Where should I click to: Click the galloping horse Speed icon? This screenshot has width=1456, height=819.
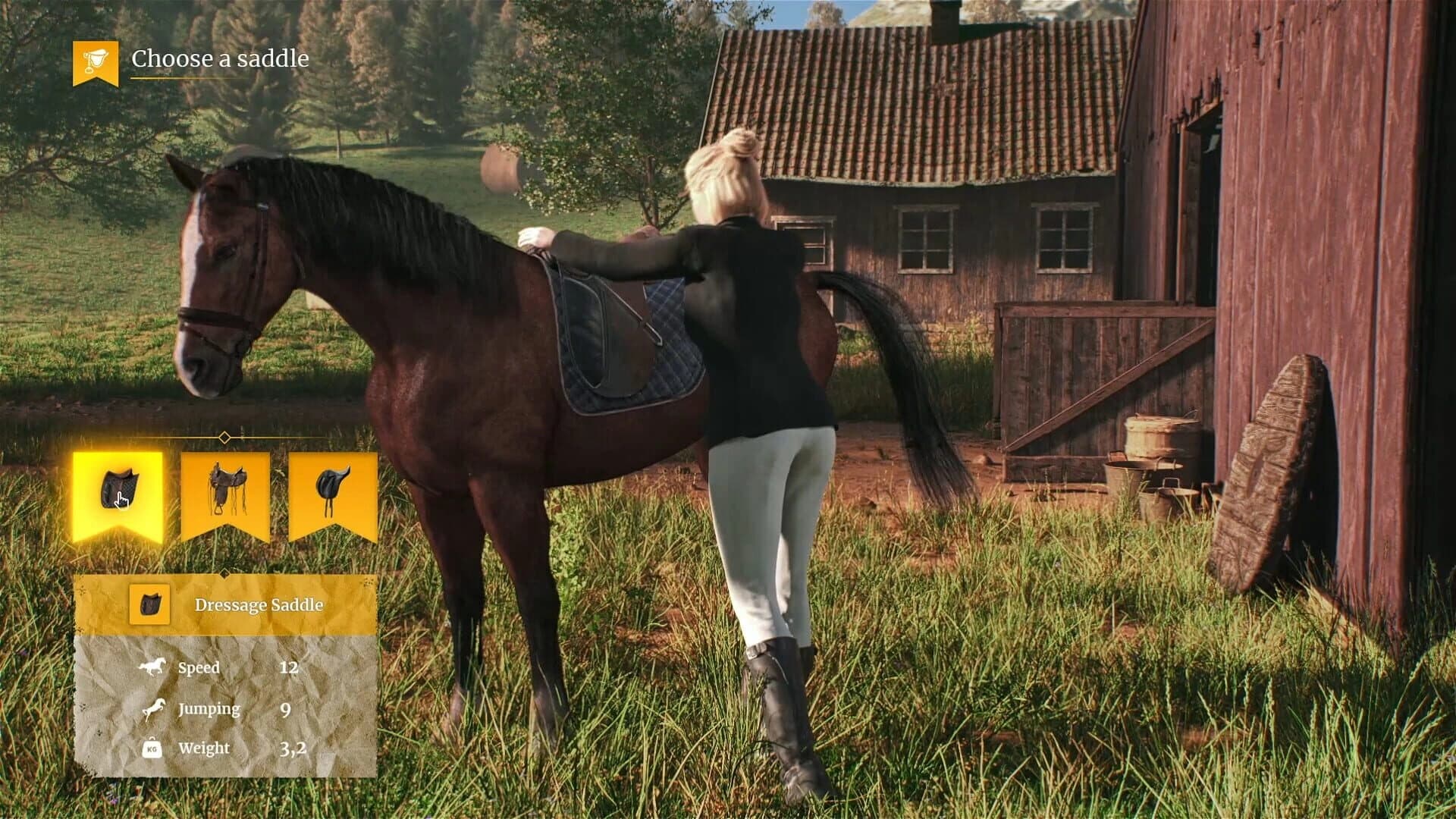(152, 667)
